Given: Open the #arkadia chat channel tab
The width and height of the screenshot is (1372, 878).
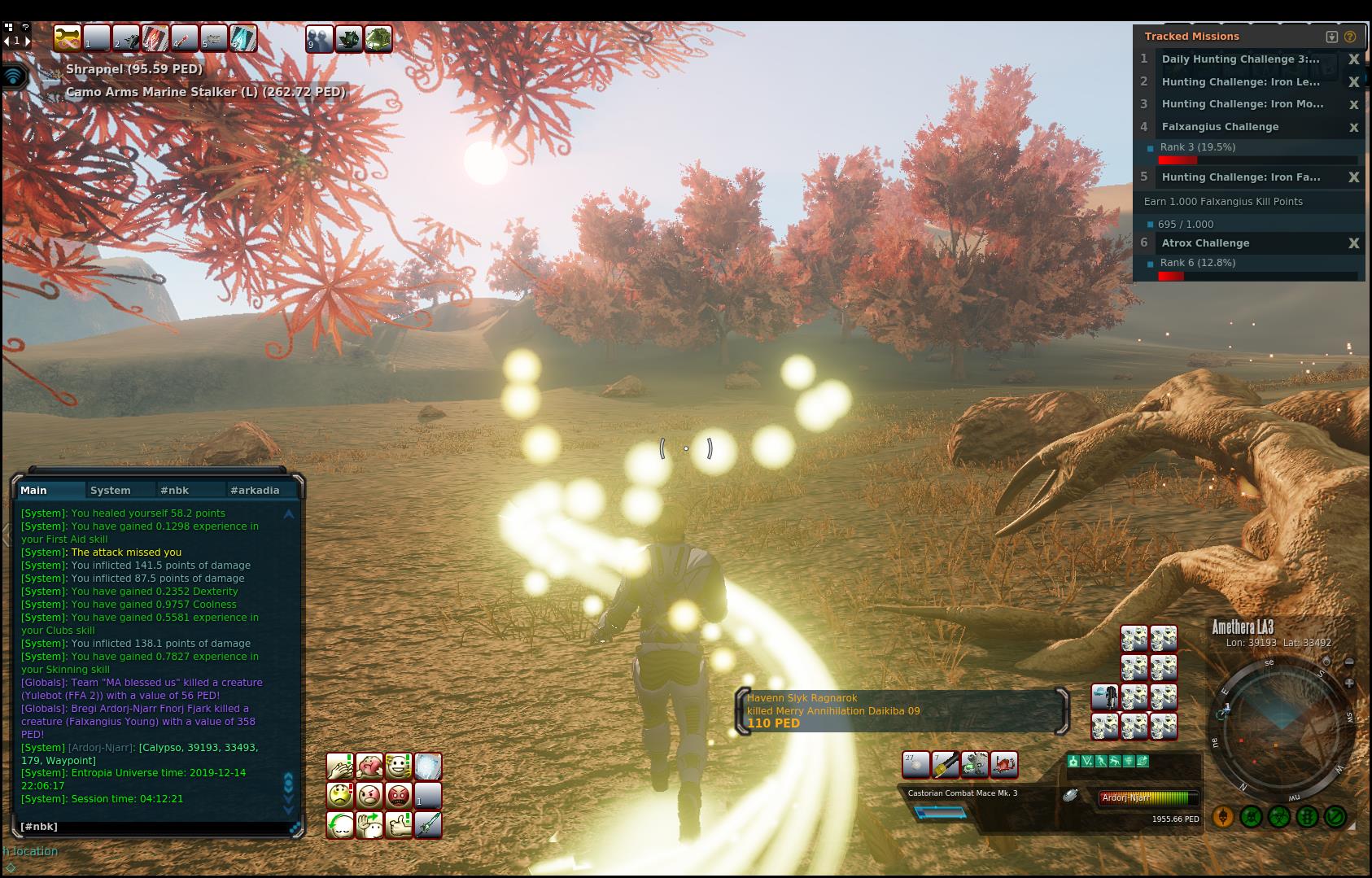Looking at the screenshot, I should pyautogui.click(x=255, y=490).
